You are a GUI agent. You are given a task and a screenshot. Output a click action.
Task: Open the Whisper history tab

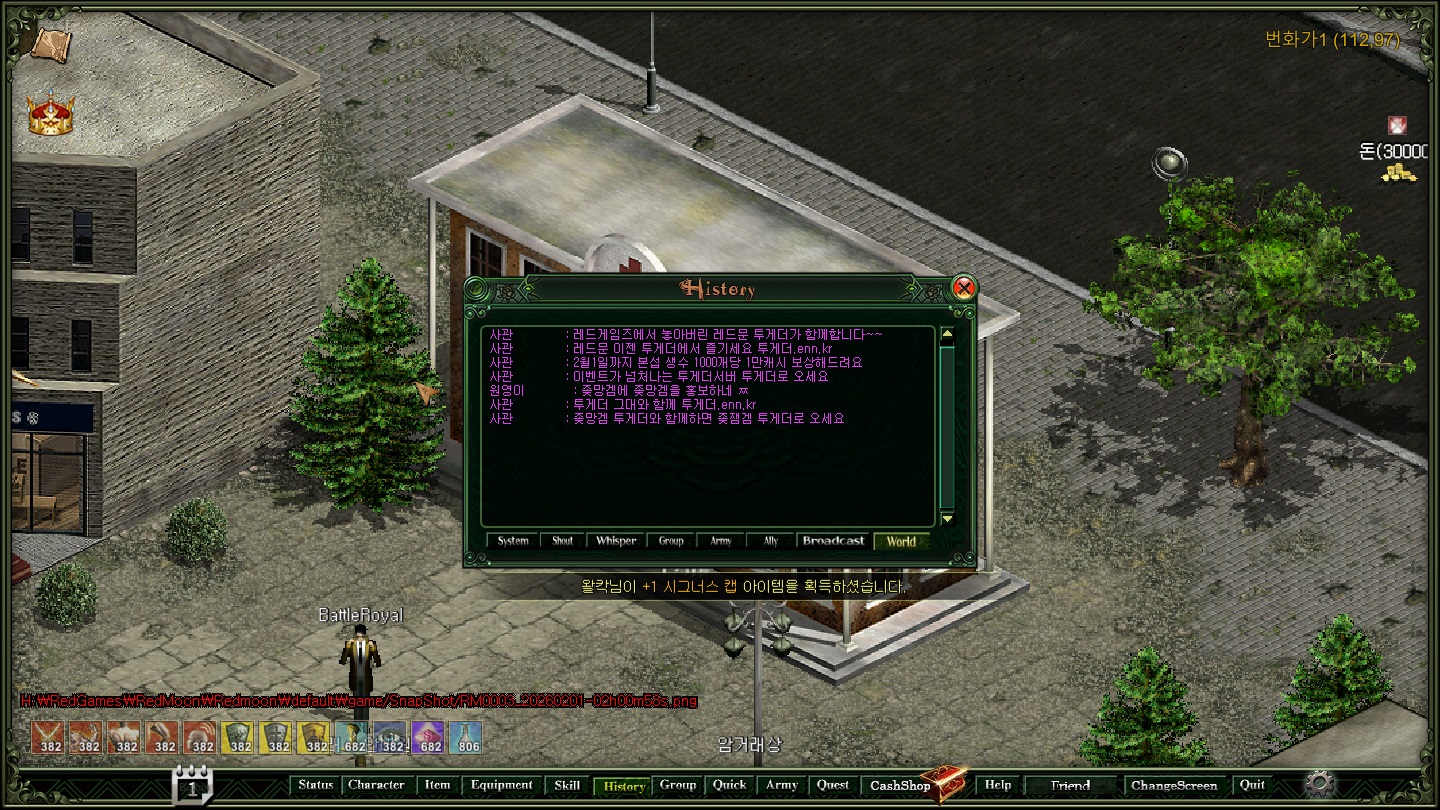coord(616,541)
